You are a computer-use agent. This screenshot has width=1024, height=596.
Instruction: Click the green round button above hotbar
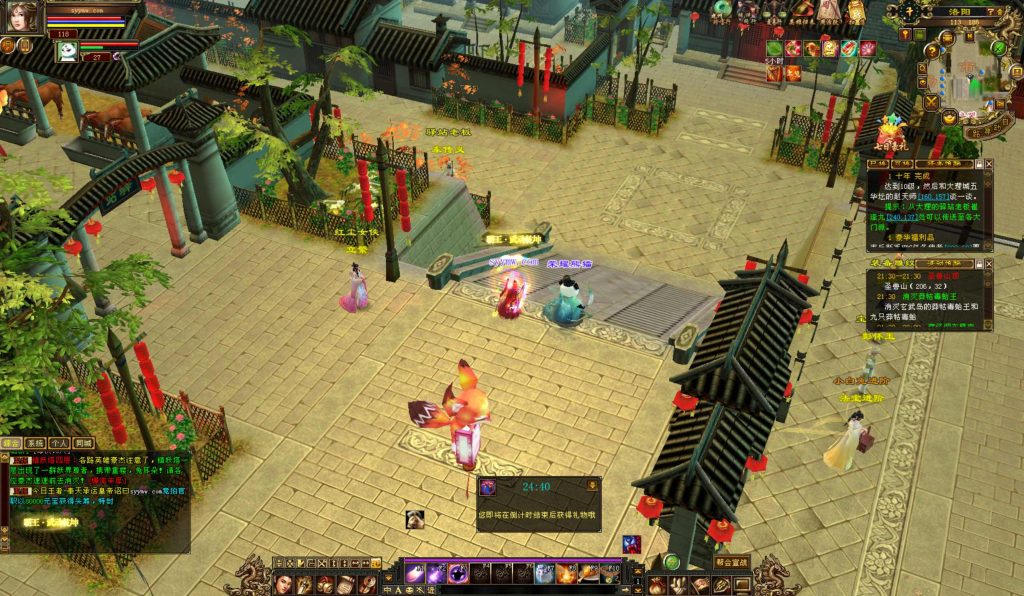click(x=672, y=562)
